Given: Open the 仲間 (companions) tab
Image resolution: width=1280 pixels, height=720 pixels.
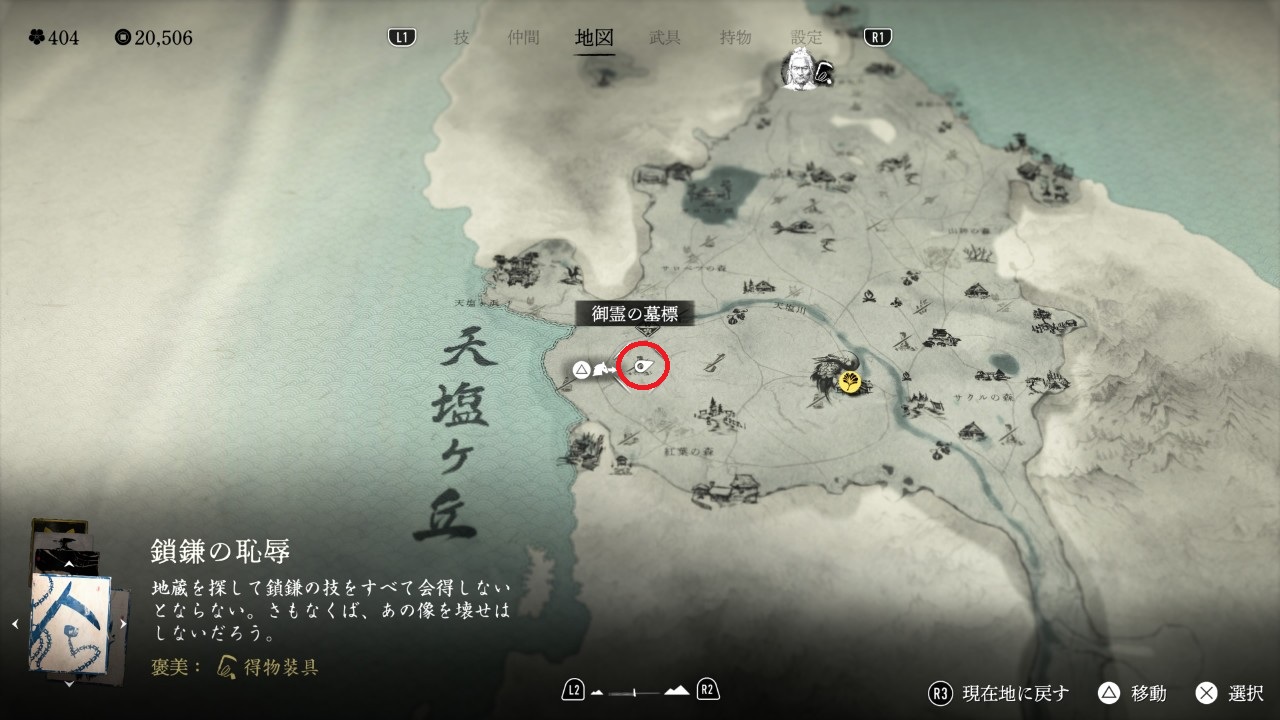Looking at the screenshot, I should click(x=523, y=38).
